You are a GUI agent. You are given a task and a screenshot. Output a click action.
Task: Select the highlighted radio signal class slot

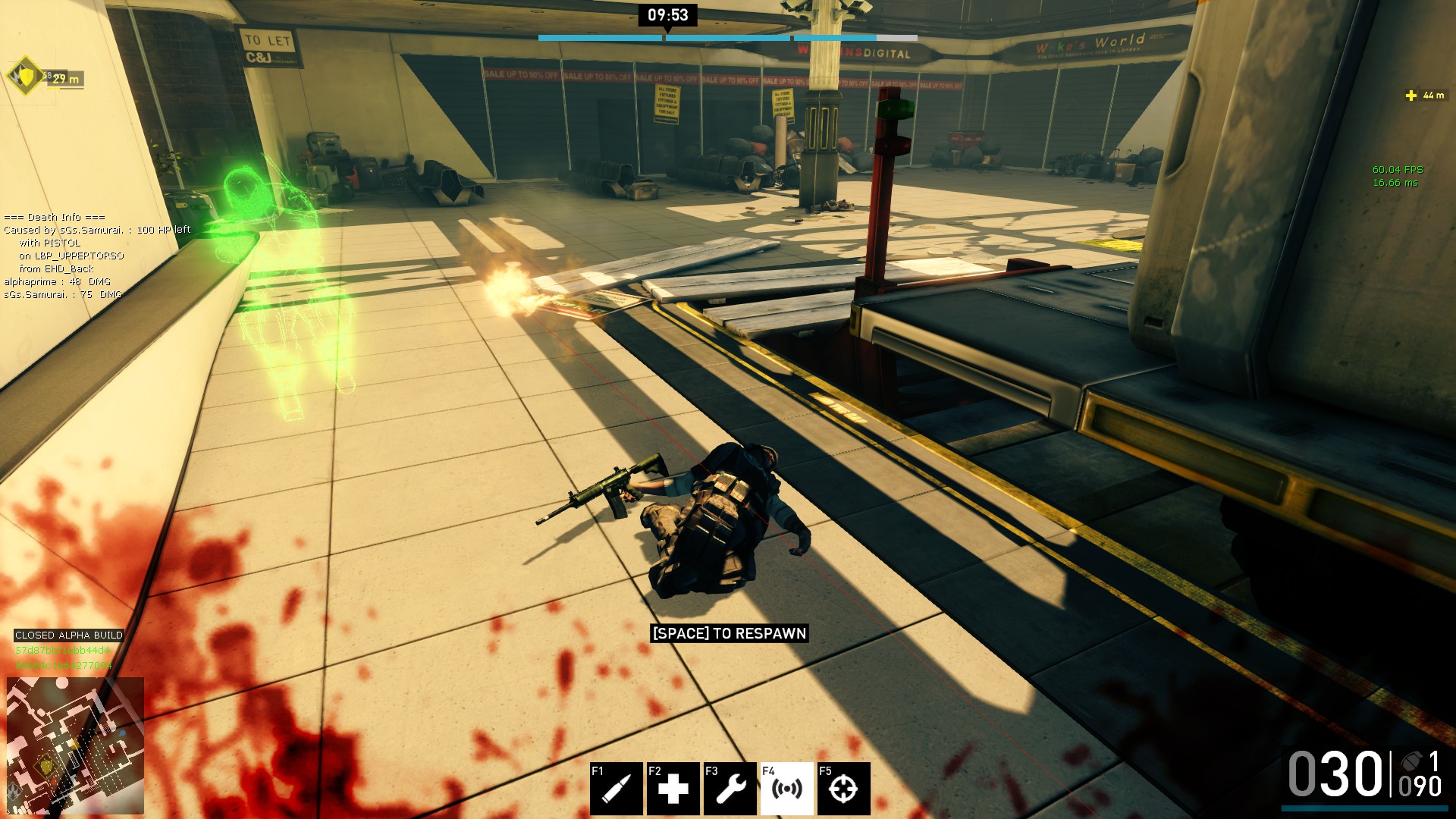(x=786, y=789)
